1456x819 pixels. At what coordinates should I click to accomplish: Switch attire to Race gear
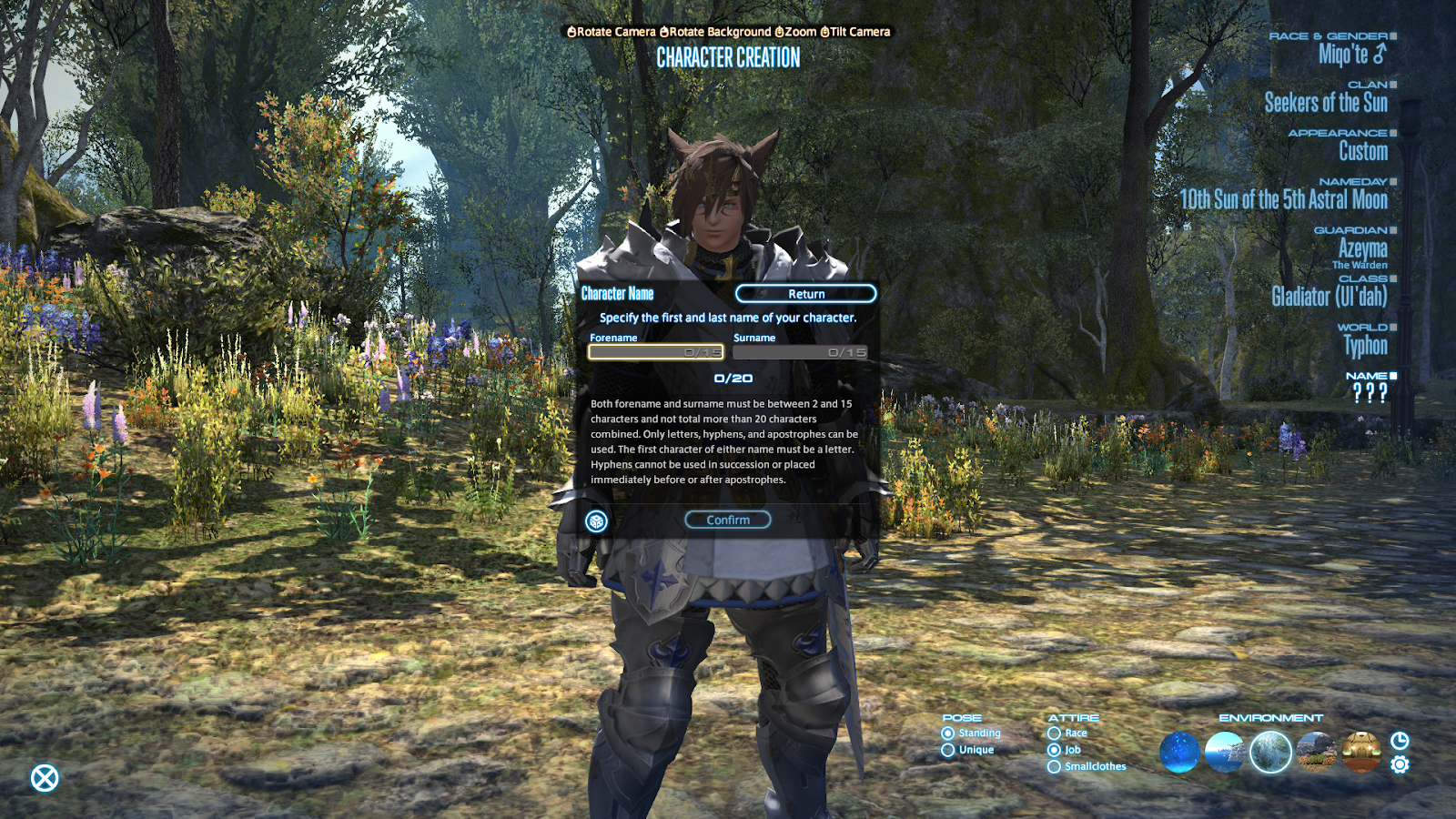pos(1054,733)
